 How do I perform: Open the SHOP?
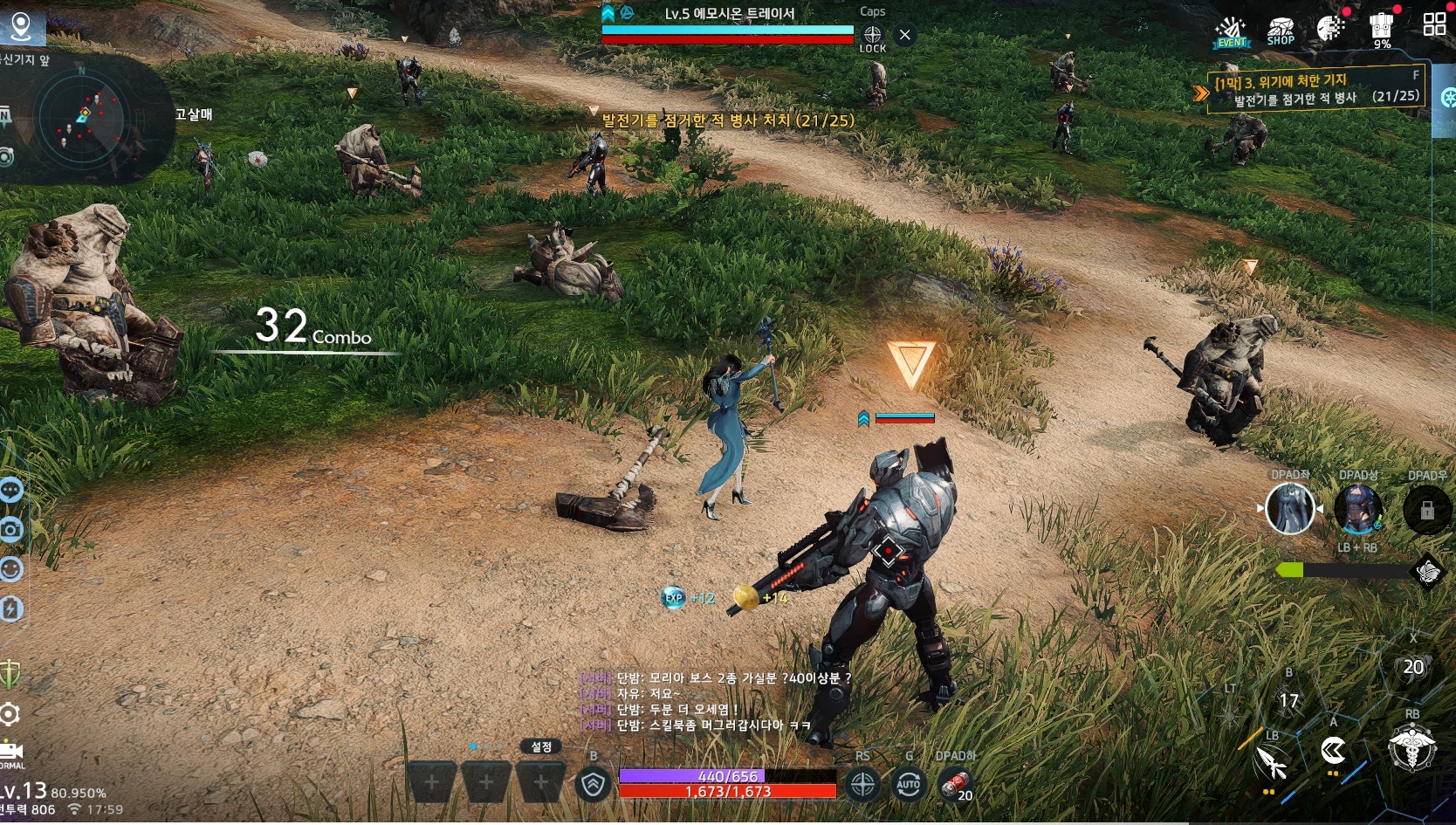(x=1281, y=31)
